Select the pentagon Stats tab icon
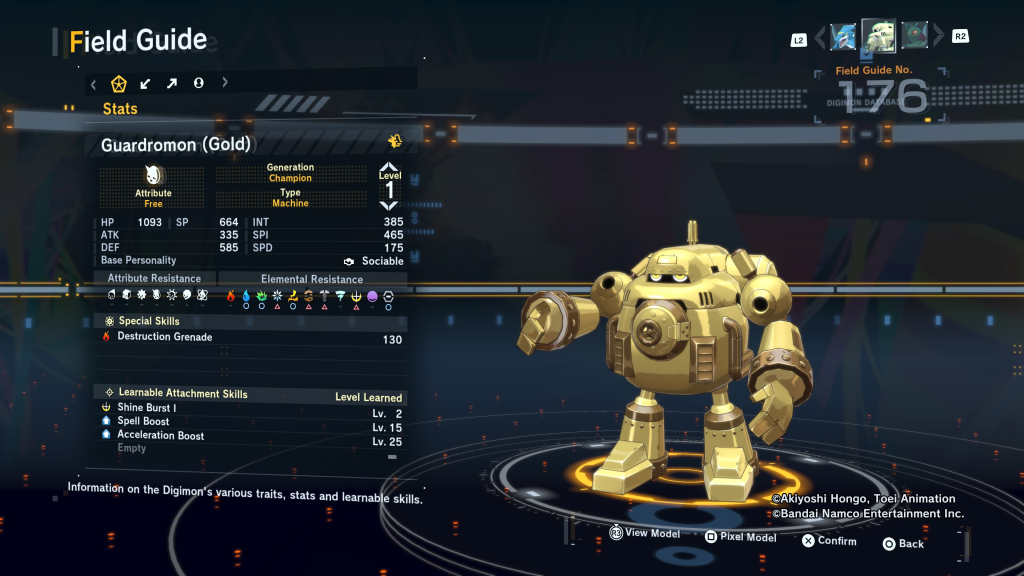The image size is (1024, 576). (118, 83)
